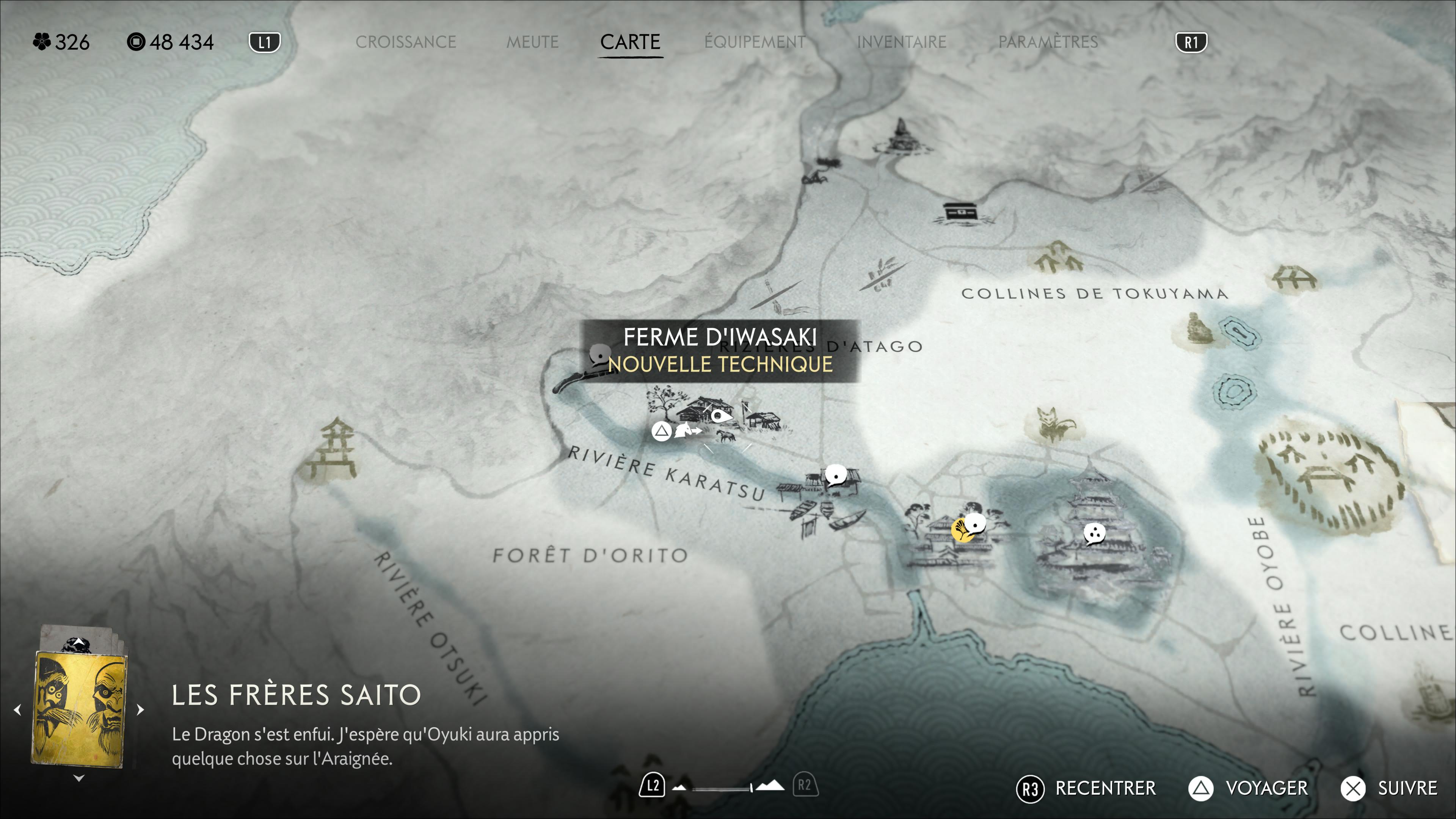Choose the three-dot speech bubble on the castle
Viewport: 1456px width, 819px height.
(1094, 532)
